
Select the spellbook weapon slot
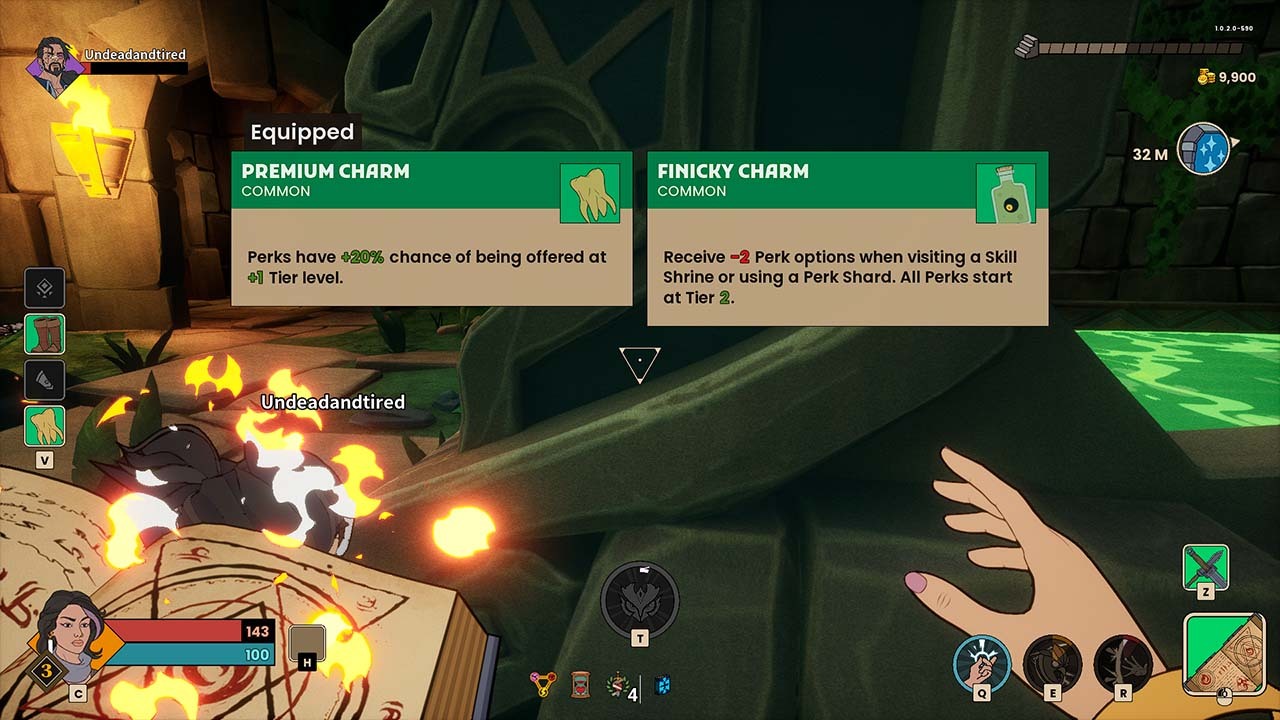[x=1224, y=653]
